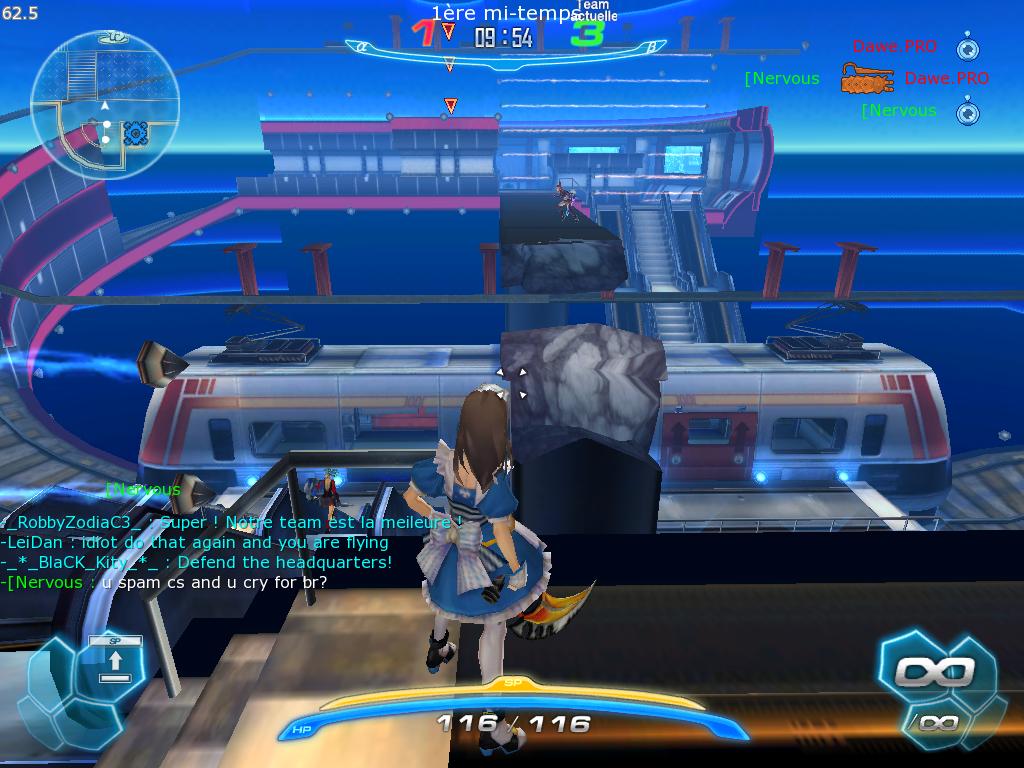This screenshot has height=768, width=1024.
Task: Click the infinity weapon hexagon
Action: click(x=934, y=671)
